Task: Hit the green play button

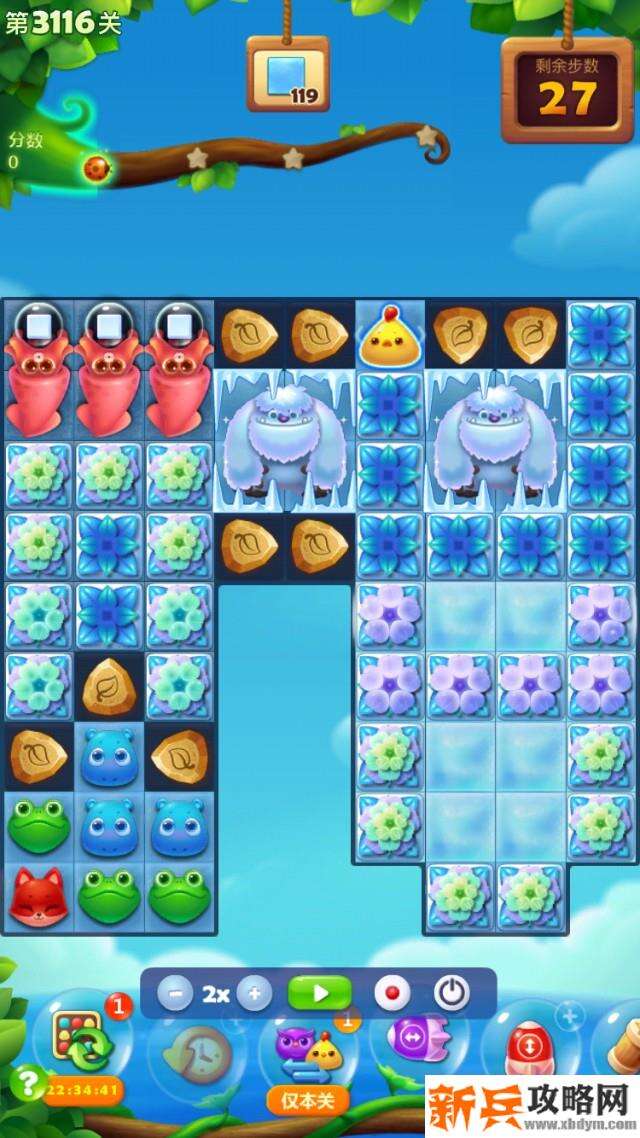Action: [x=320, y=994]
